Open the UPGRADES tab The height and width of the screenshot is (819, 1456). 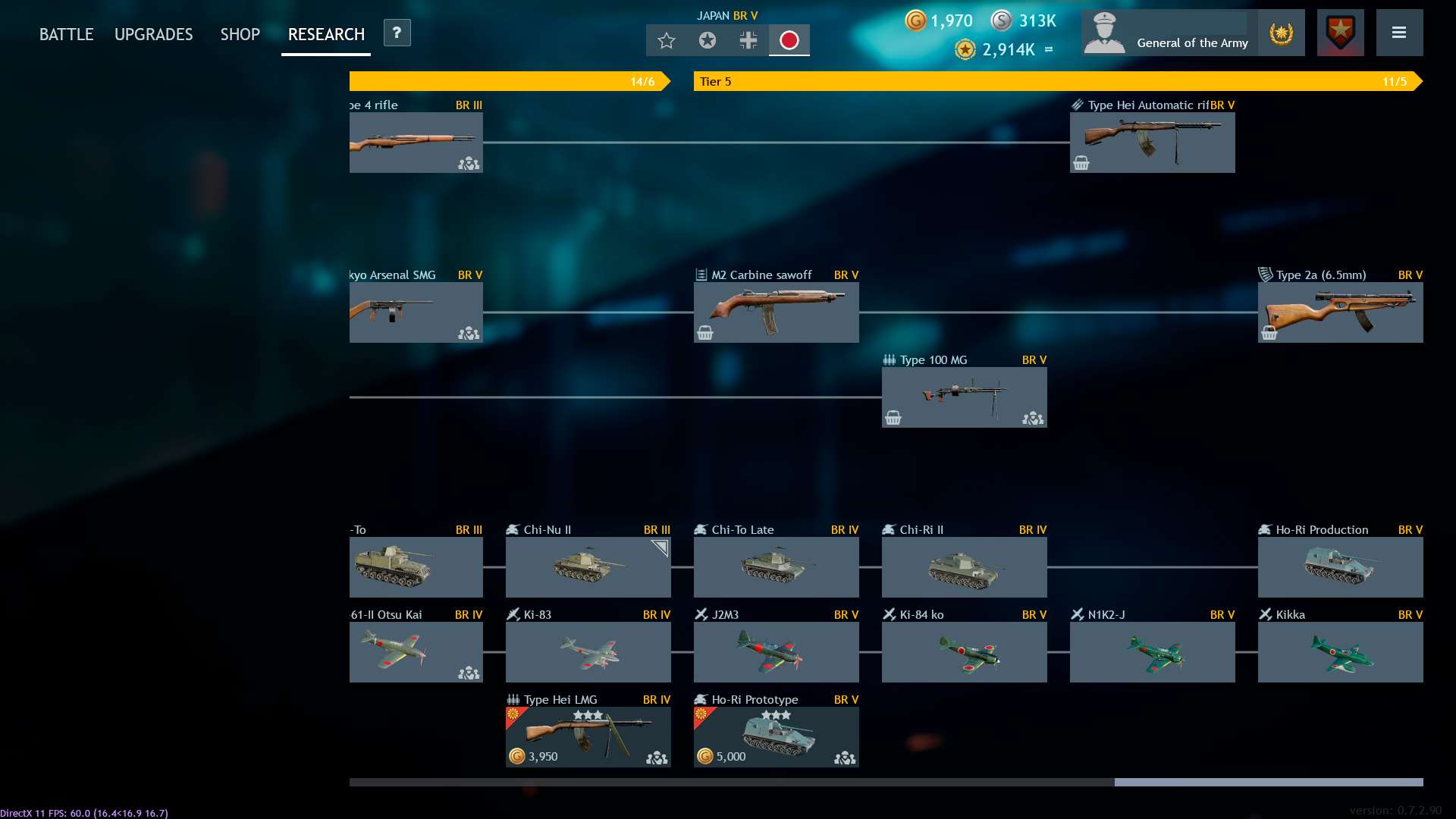153,34
